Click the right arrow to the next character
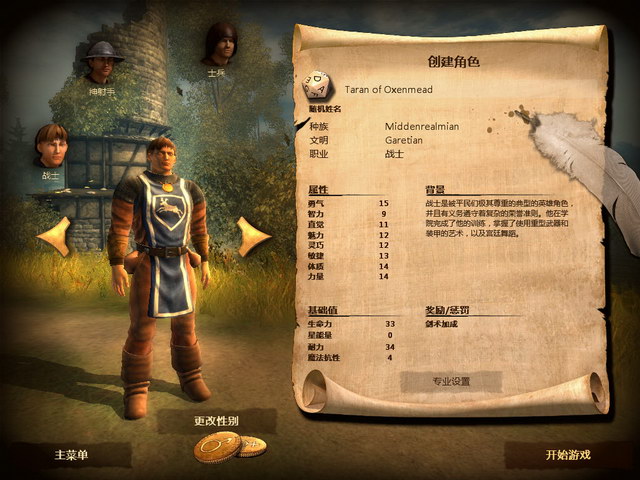Viewport: 640px width, 480px height. click(x=253, y=236)
